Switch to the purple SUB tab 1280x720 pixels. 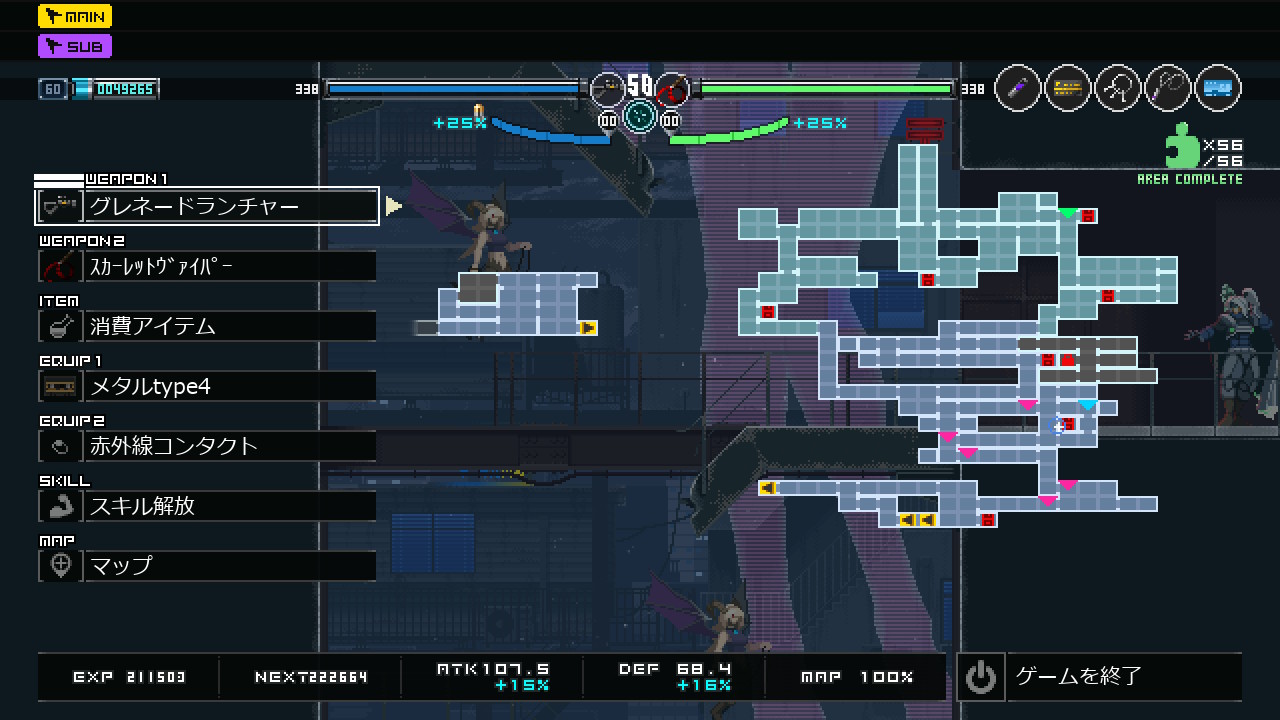tap(75, 46)
